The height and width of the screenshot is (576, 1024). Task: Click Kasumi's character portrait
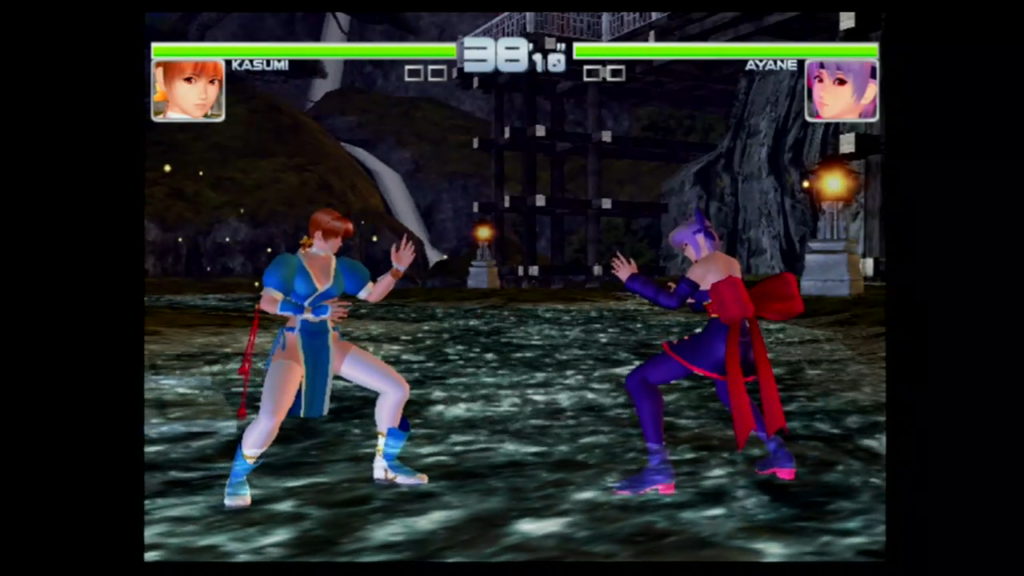pos(188,90)
